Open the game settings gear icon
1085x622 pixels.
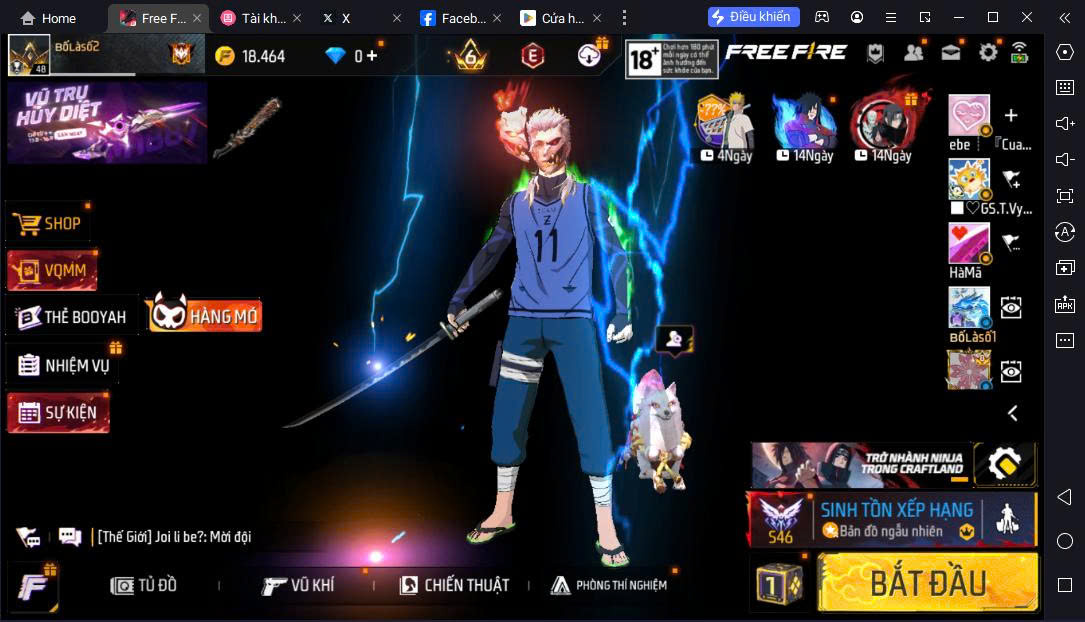click(x=988, y=53)
